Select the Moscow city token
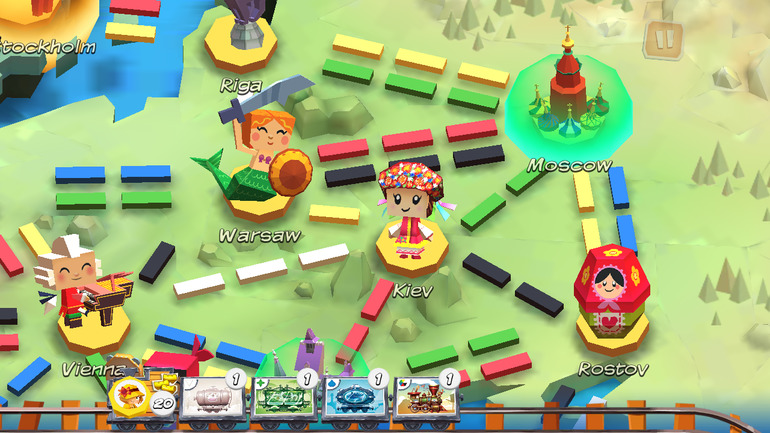 coord(566,100)
